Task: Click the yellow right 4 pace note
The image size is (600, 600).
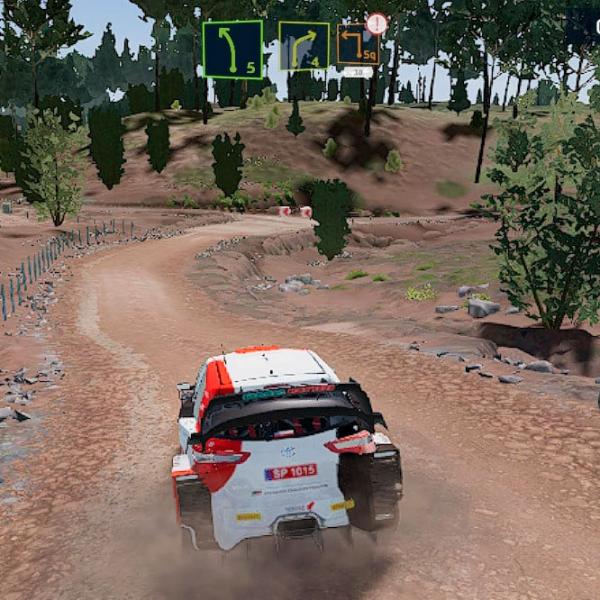Action: 303,46
